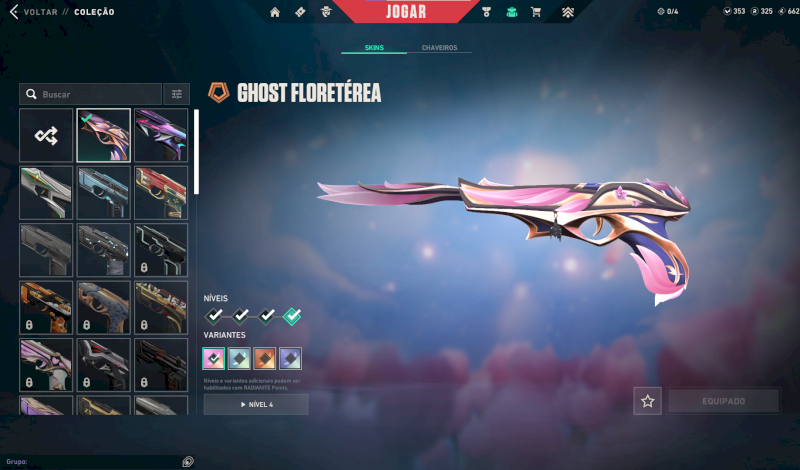Select the highlighted fourth level checkmark

(x=291, y=316)
